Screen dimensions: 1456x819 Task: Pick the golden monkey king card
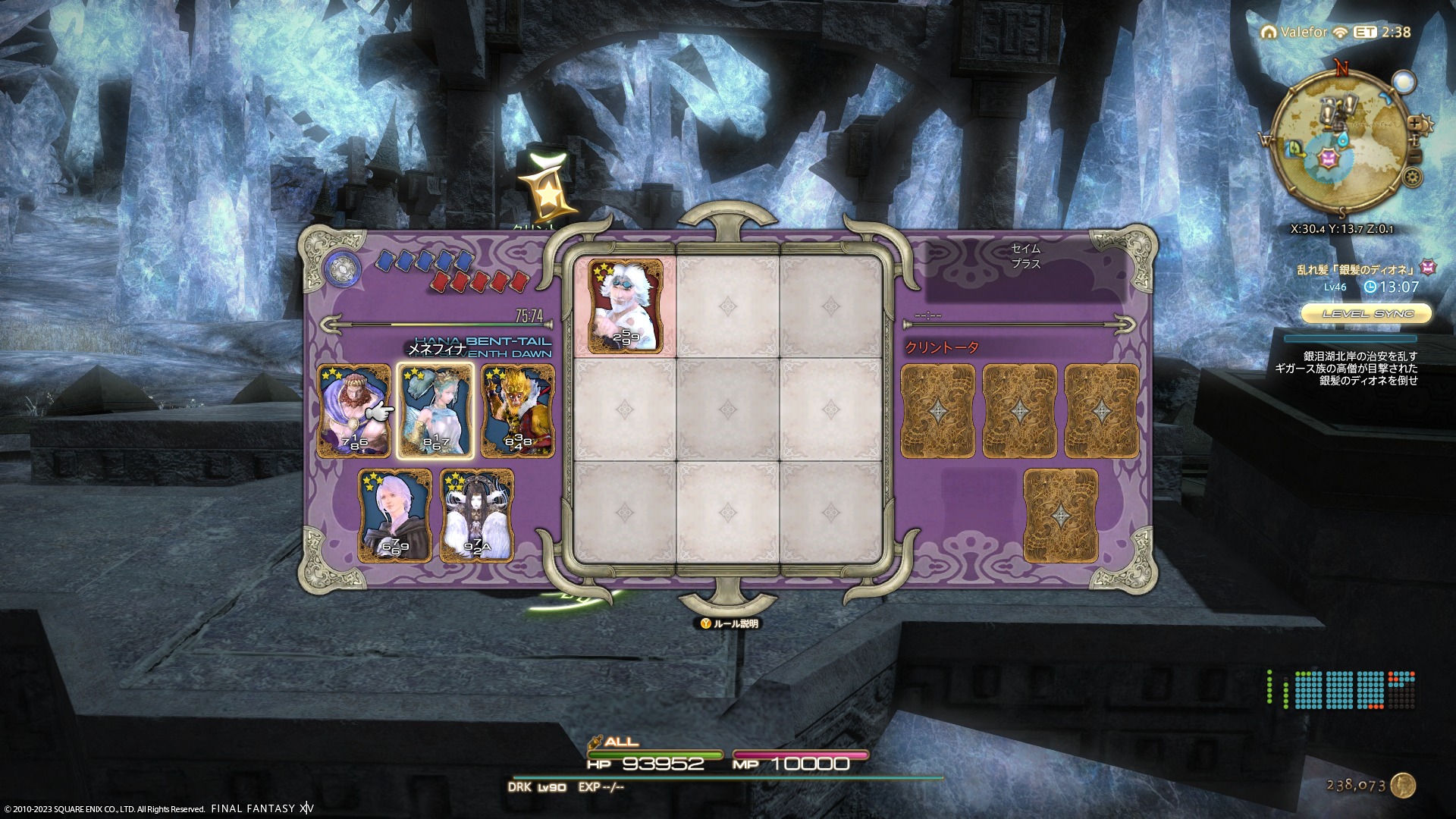pos(518,410)
